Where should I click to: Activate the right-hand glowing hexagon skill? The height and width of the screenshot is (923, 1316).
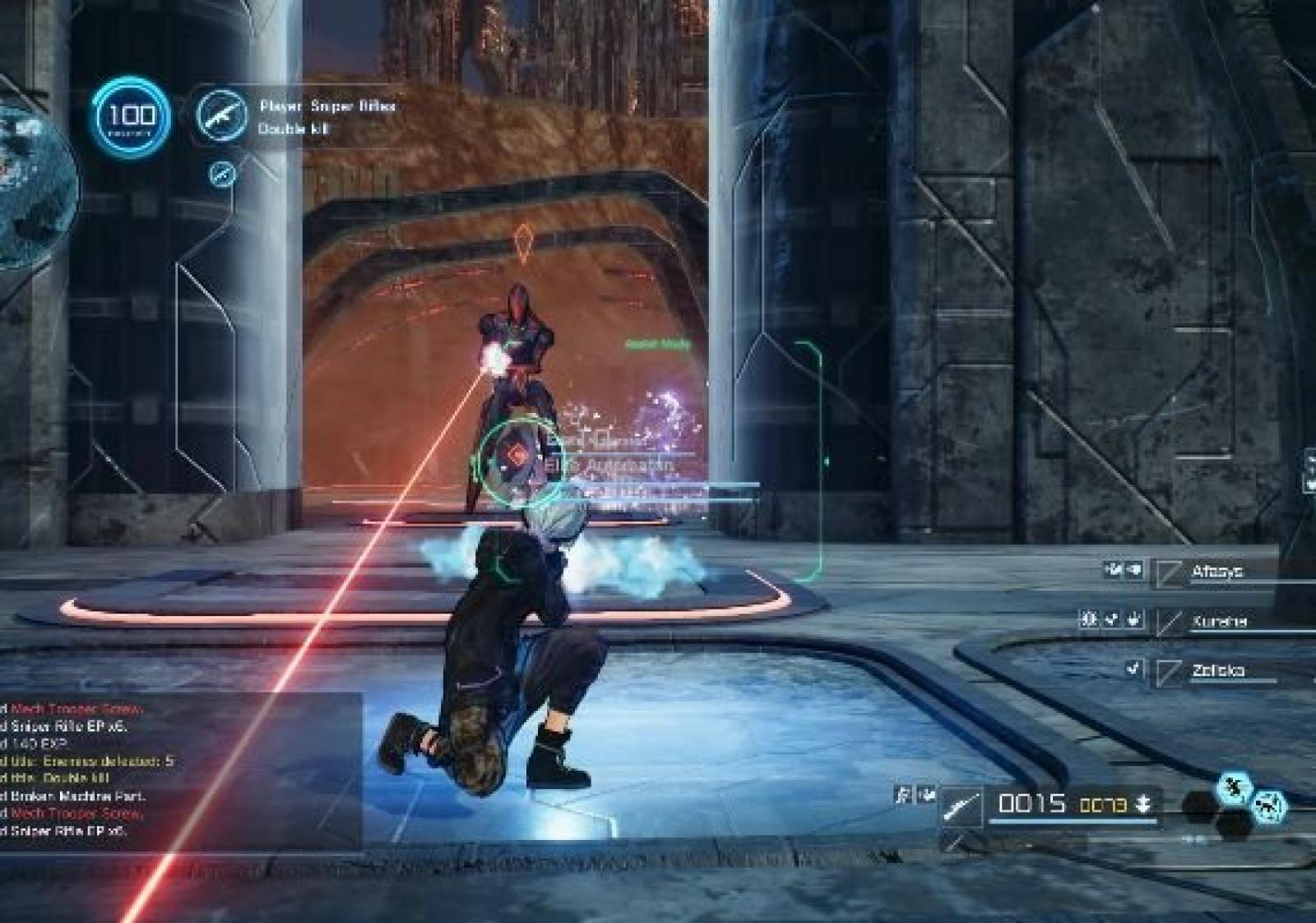click(x=1270, y=808)
